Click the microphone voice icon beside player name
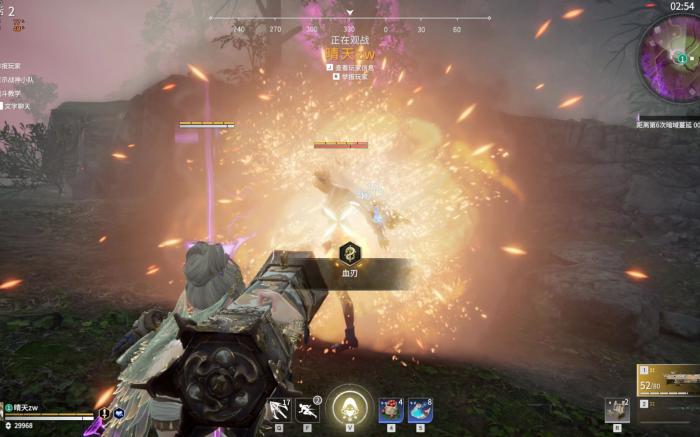Image resolution: width=700 pixels, height=437 pixels. [x=103, y=412]
